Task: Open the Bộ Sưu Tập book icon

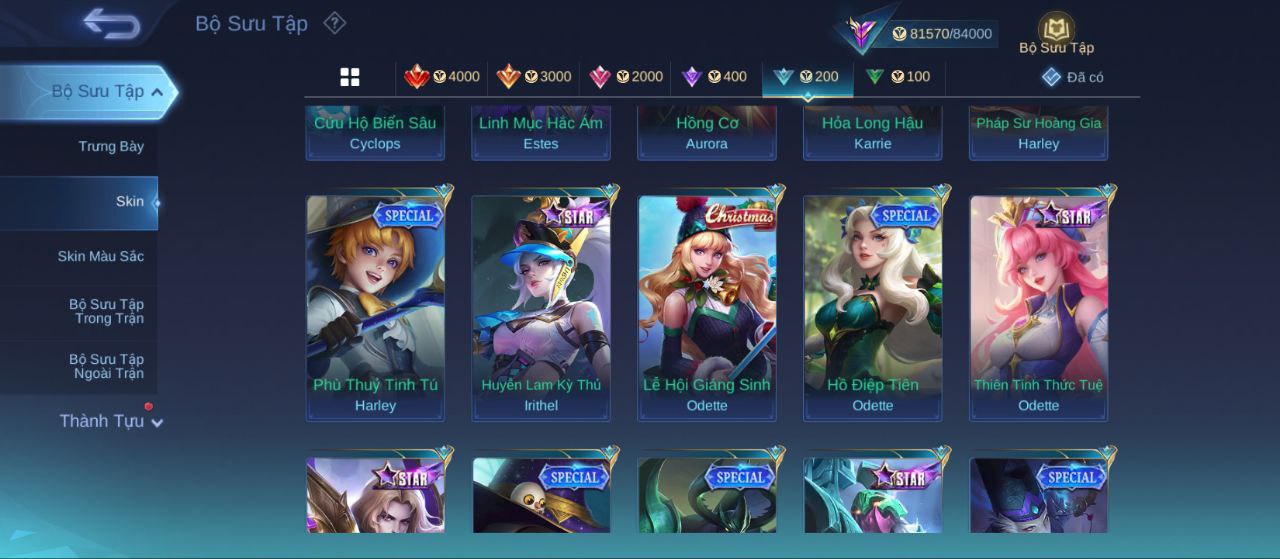Action: (x=1056, y=31)
